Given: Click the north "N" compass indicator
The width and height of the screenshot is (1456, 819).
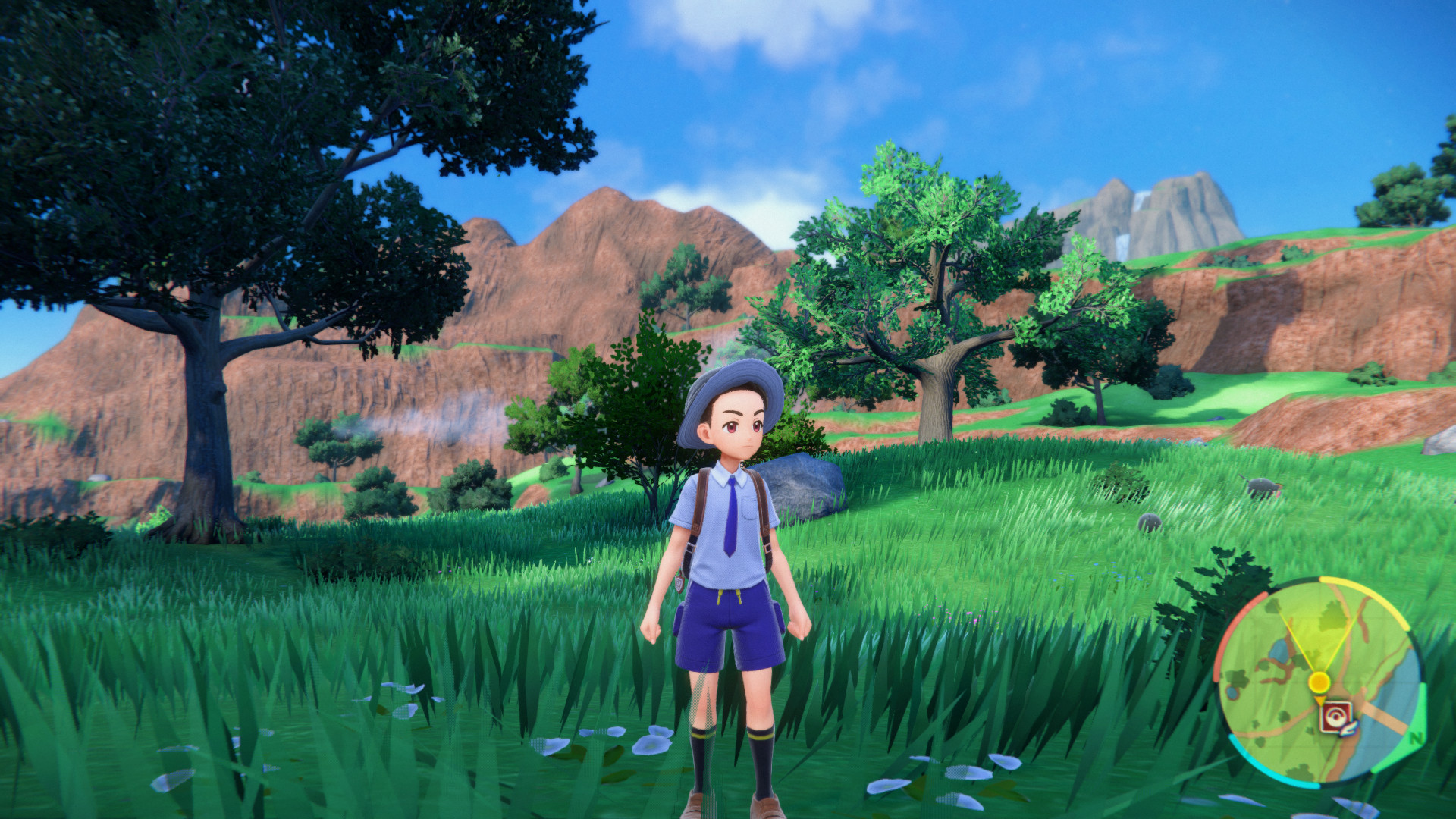Looking at the screenshot, I should (x=1415, y=736).
